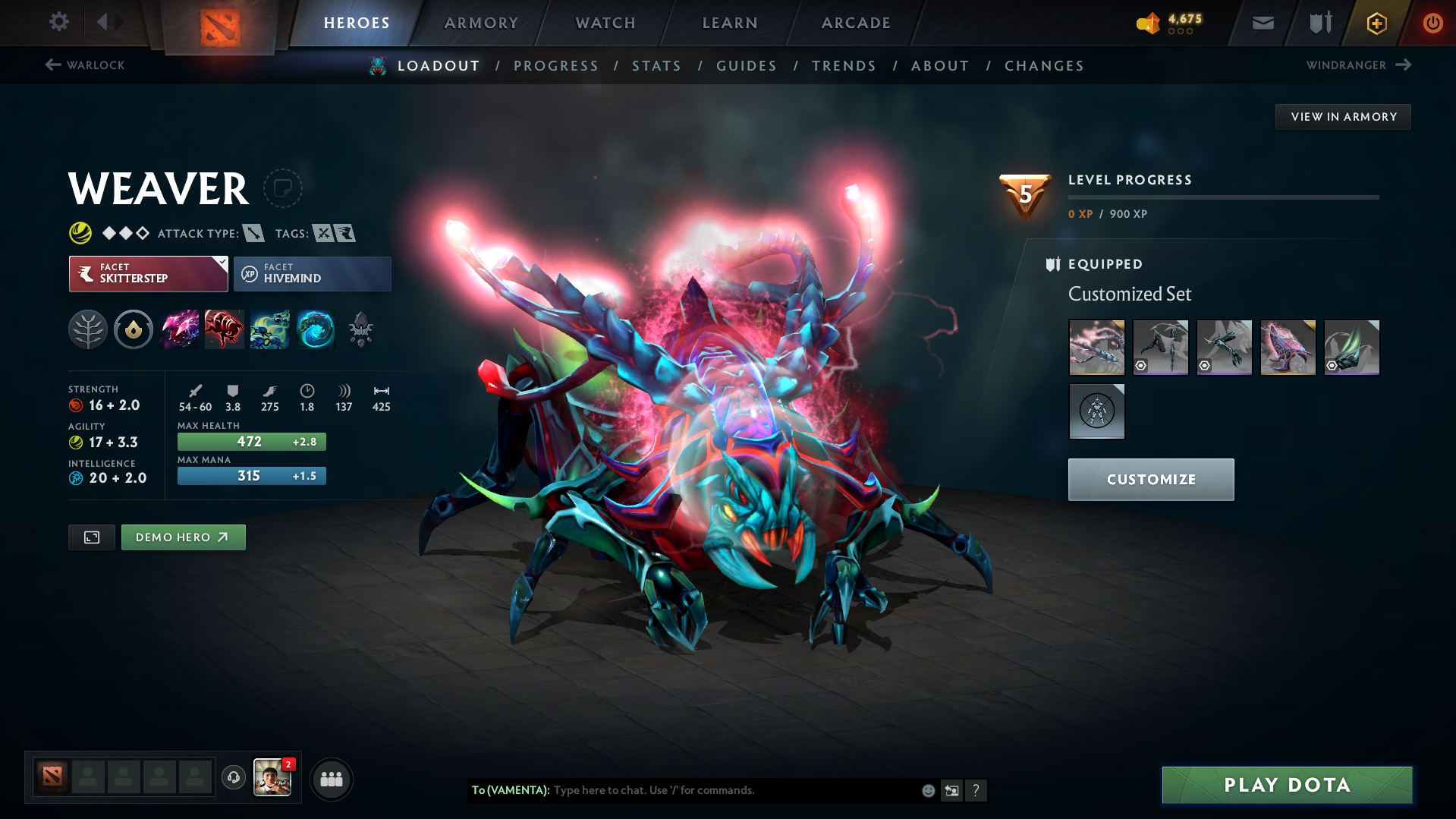The width and height of the screenshot is (1456, 819).
Task: Click the 0 XP level progress bar
Action: (x=1223, y=197)
